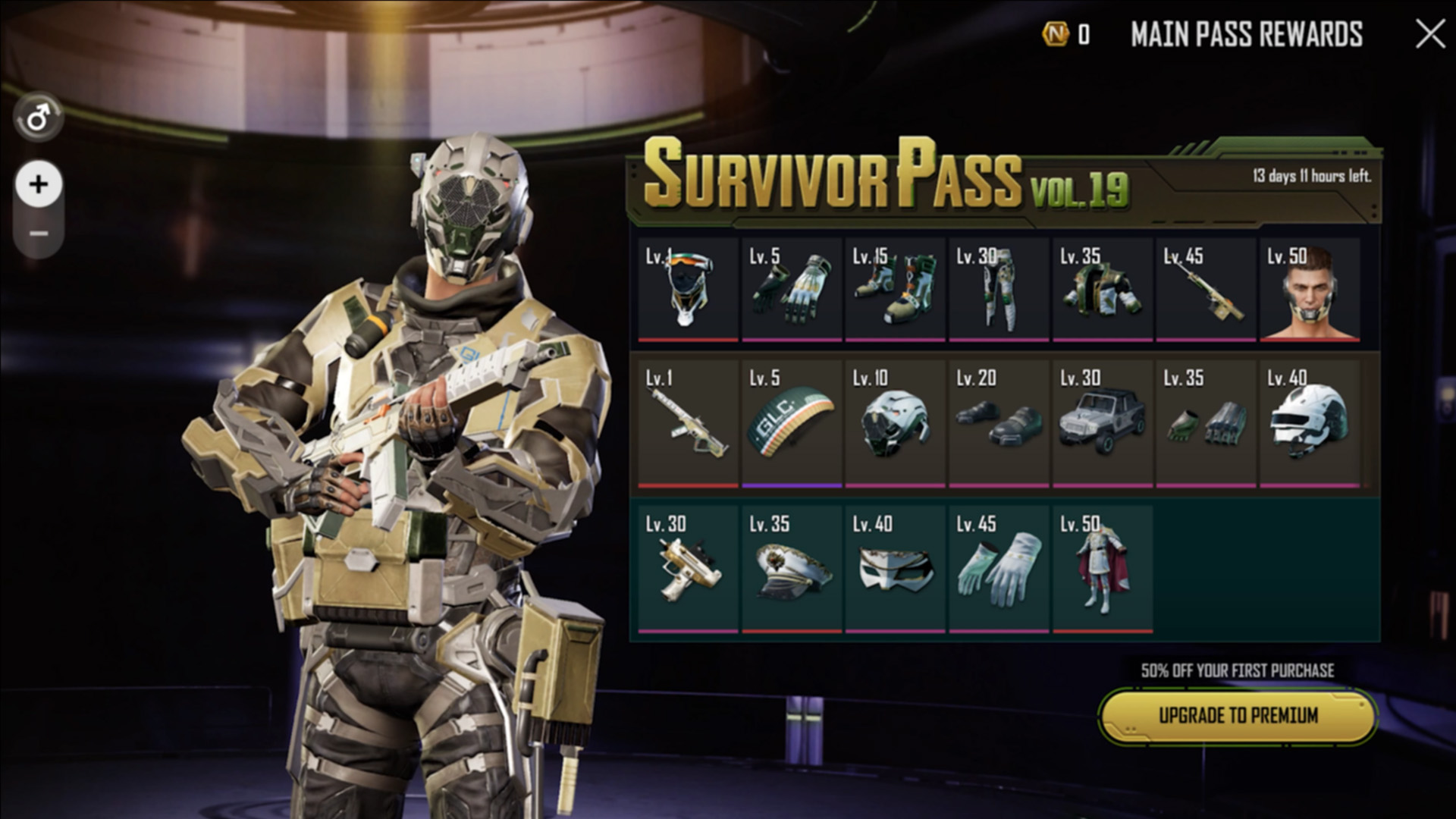The width and height of the screenshot is (1456, 819).
Task: Select the Lv. 40 masquerade mask reward
Action: [x=895, y=569]
